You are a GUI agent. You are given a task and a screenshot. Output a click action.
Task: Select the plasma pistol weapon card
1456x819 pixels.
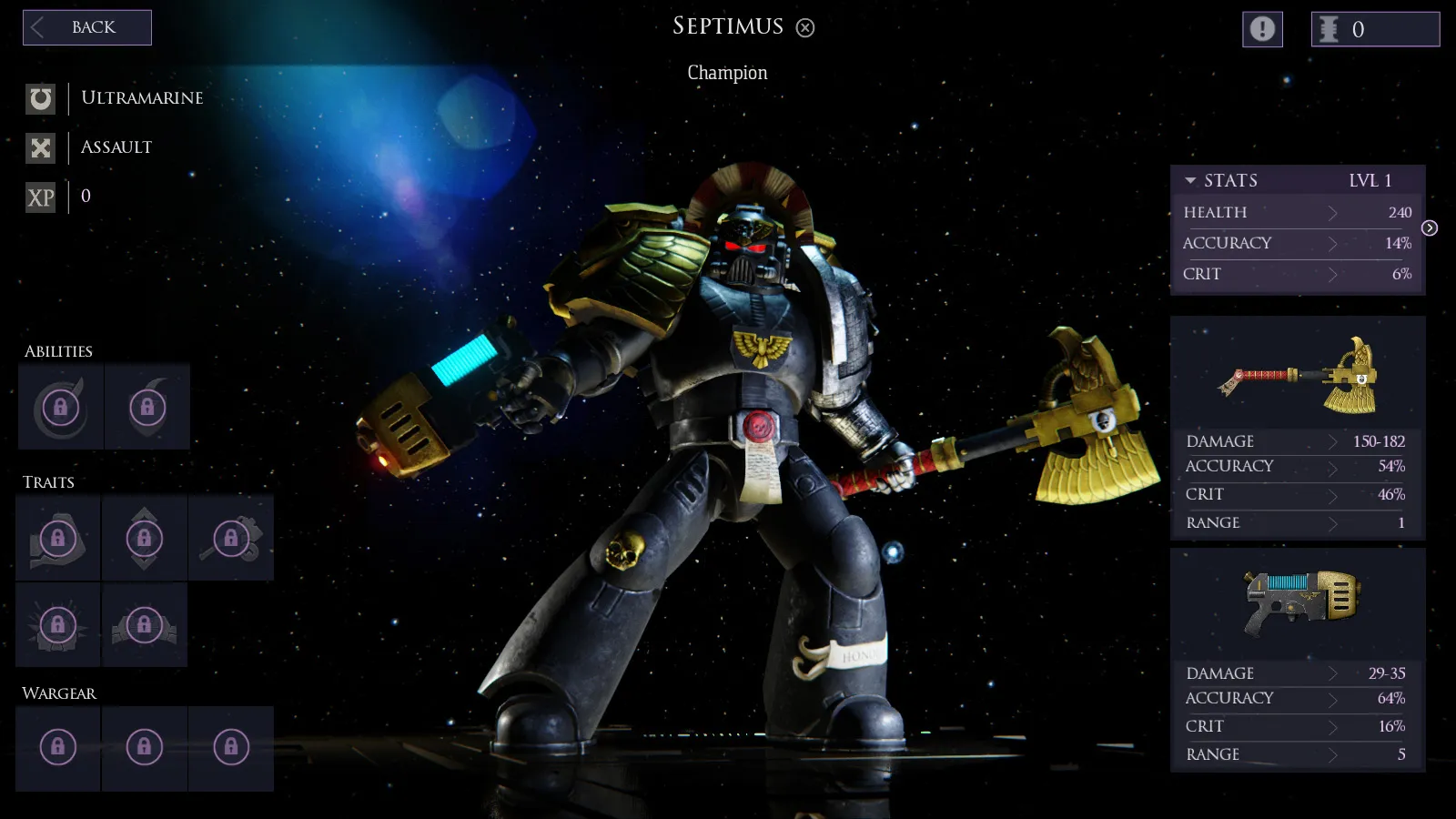(1298, 602)
